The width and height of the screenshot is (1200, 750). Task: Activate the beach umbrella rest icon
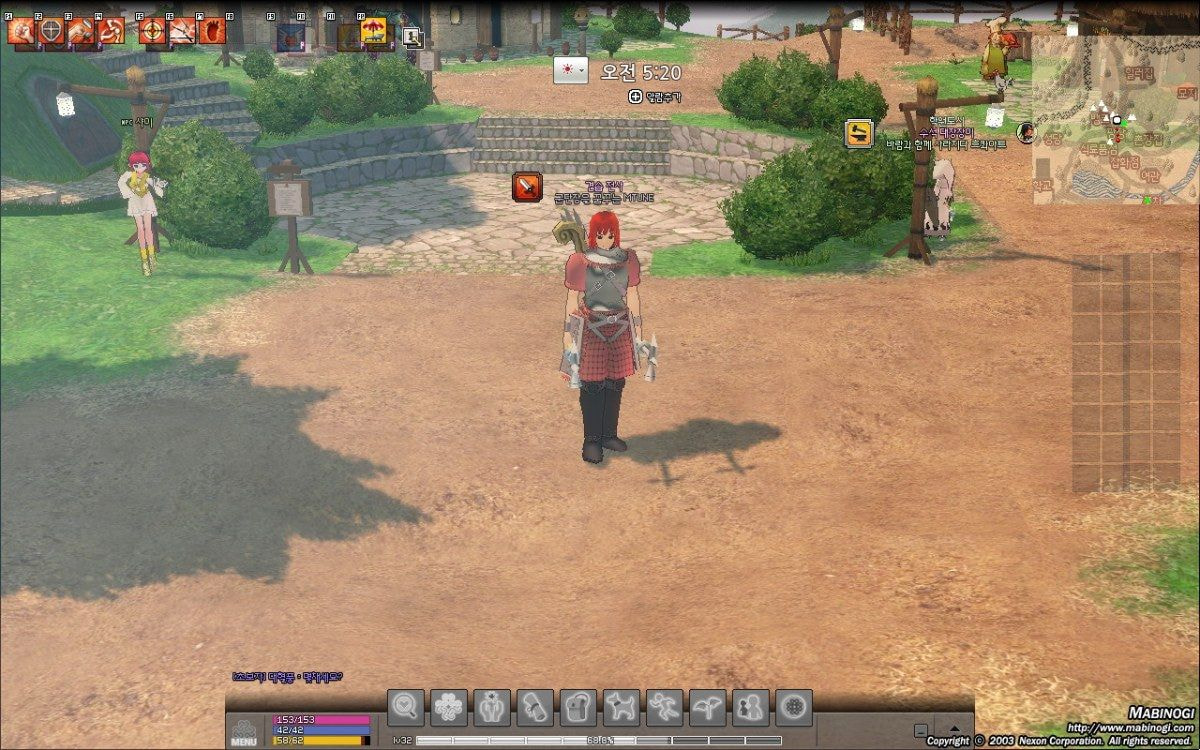coord(373,32)
